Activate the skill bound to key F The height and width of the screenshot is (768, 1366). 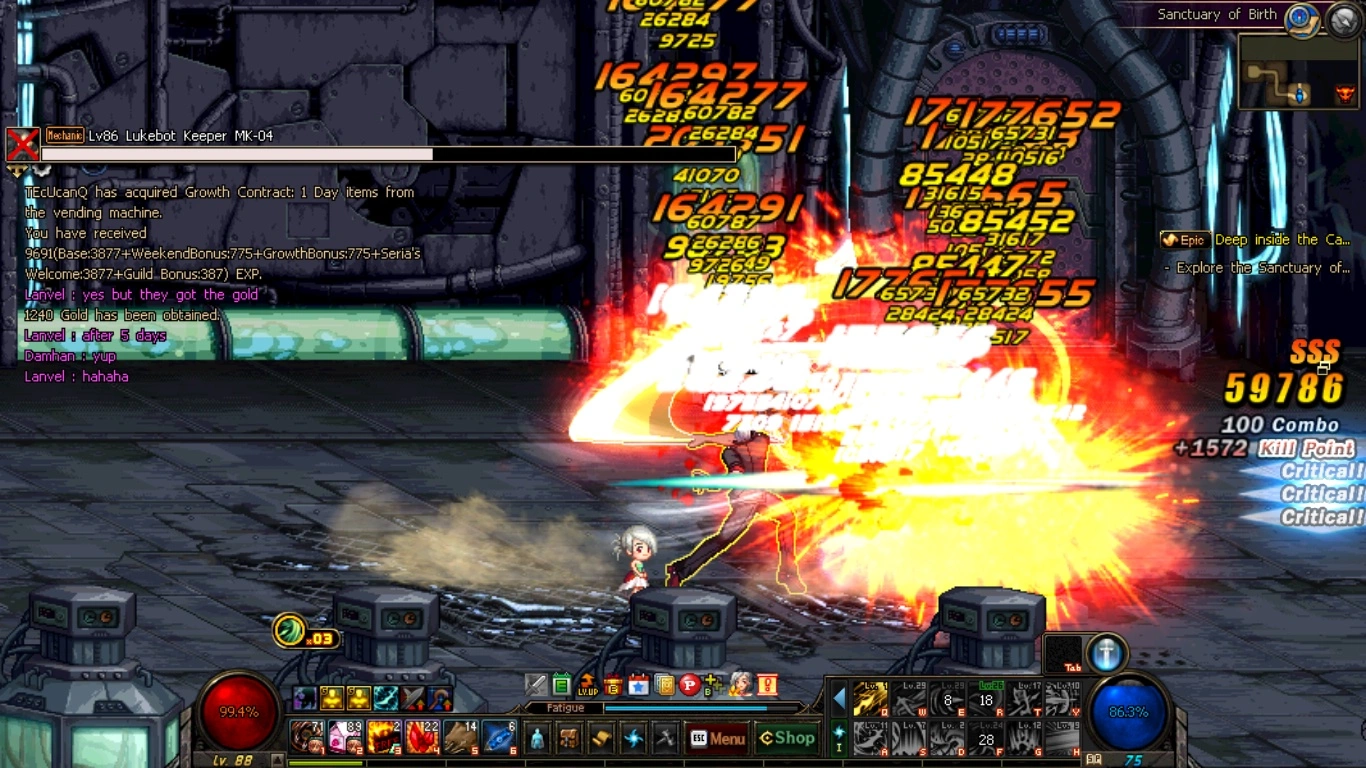pos(986,739)
